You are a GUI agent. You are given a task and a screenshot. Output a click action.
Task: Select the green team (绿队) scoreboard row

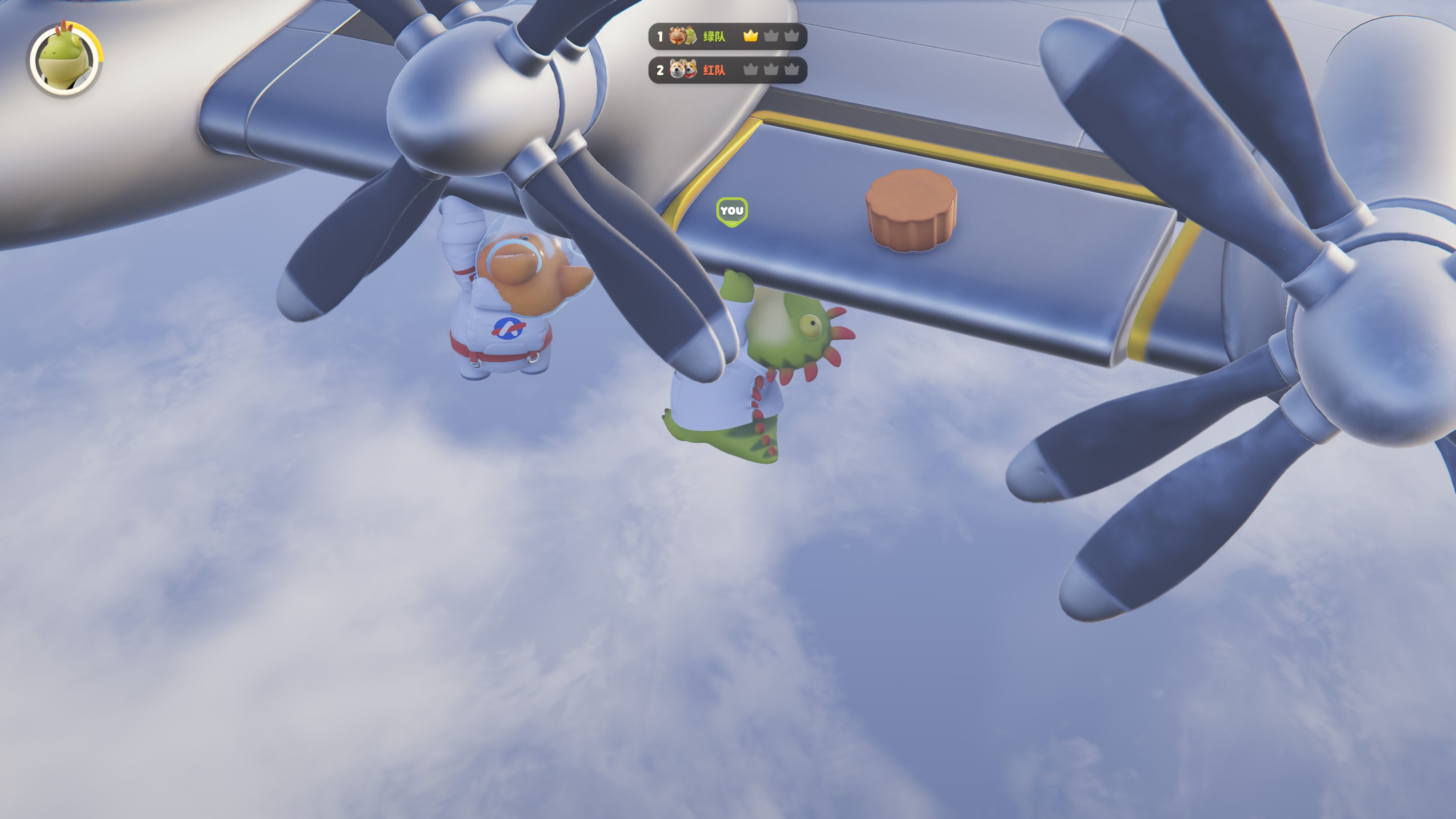coord(727,36)
